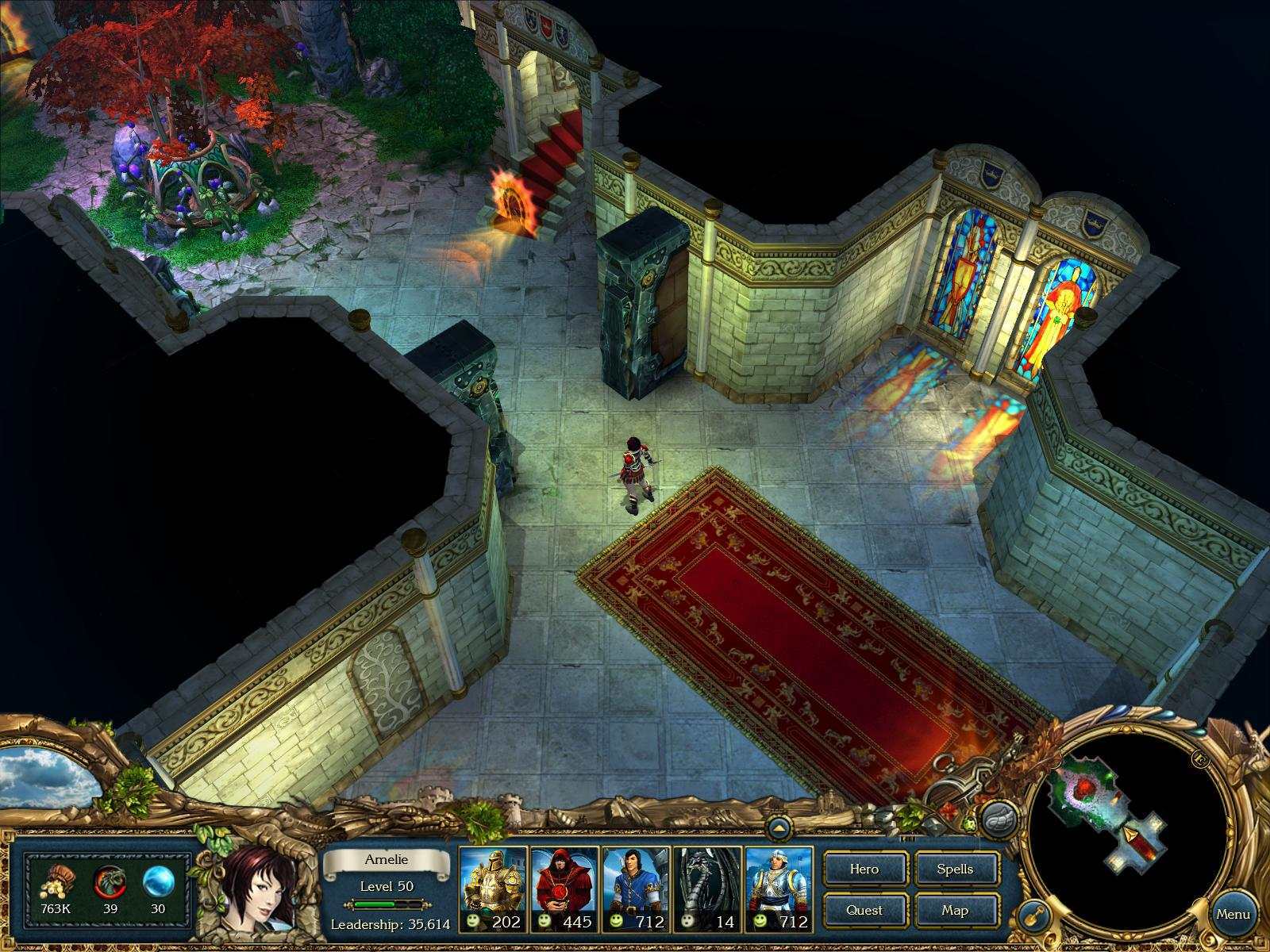Click the Amelie name banner
This screenshot has width=1270, height=952.
coord(387,859)
